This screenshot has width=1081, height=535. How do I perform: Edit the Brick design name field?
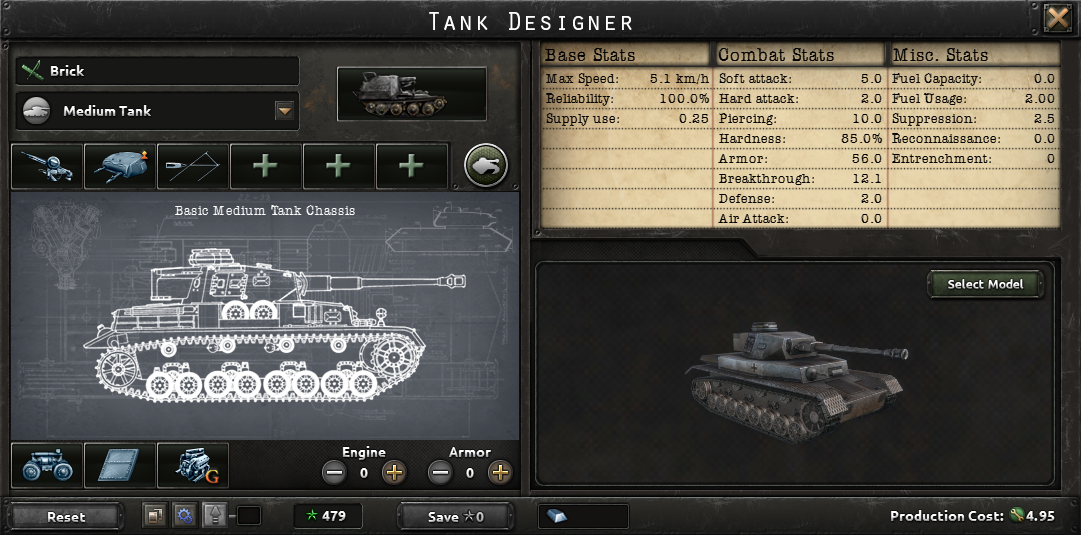pyautogui.click(x=170, y=71)
